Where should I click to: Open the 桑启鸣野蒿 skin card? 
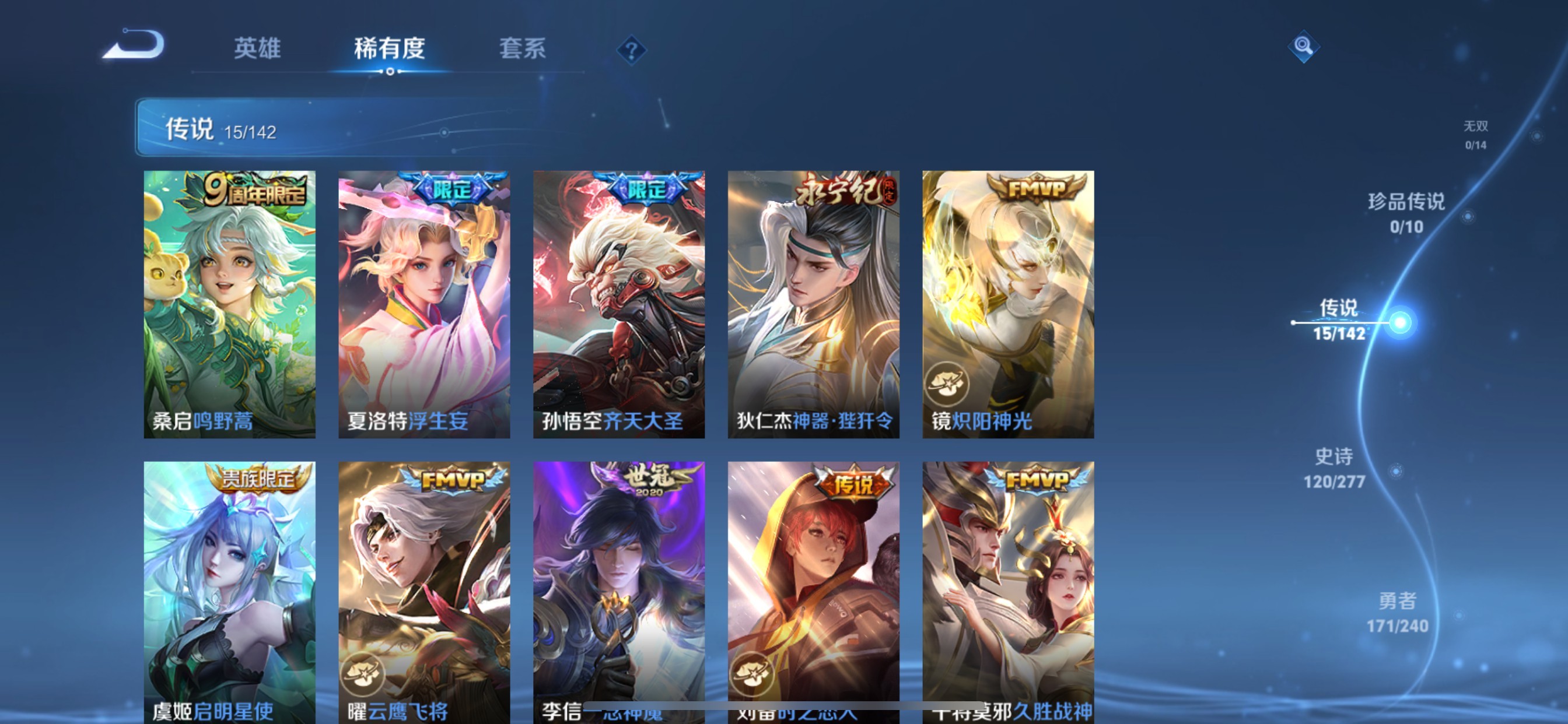coord(229,304)
